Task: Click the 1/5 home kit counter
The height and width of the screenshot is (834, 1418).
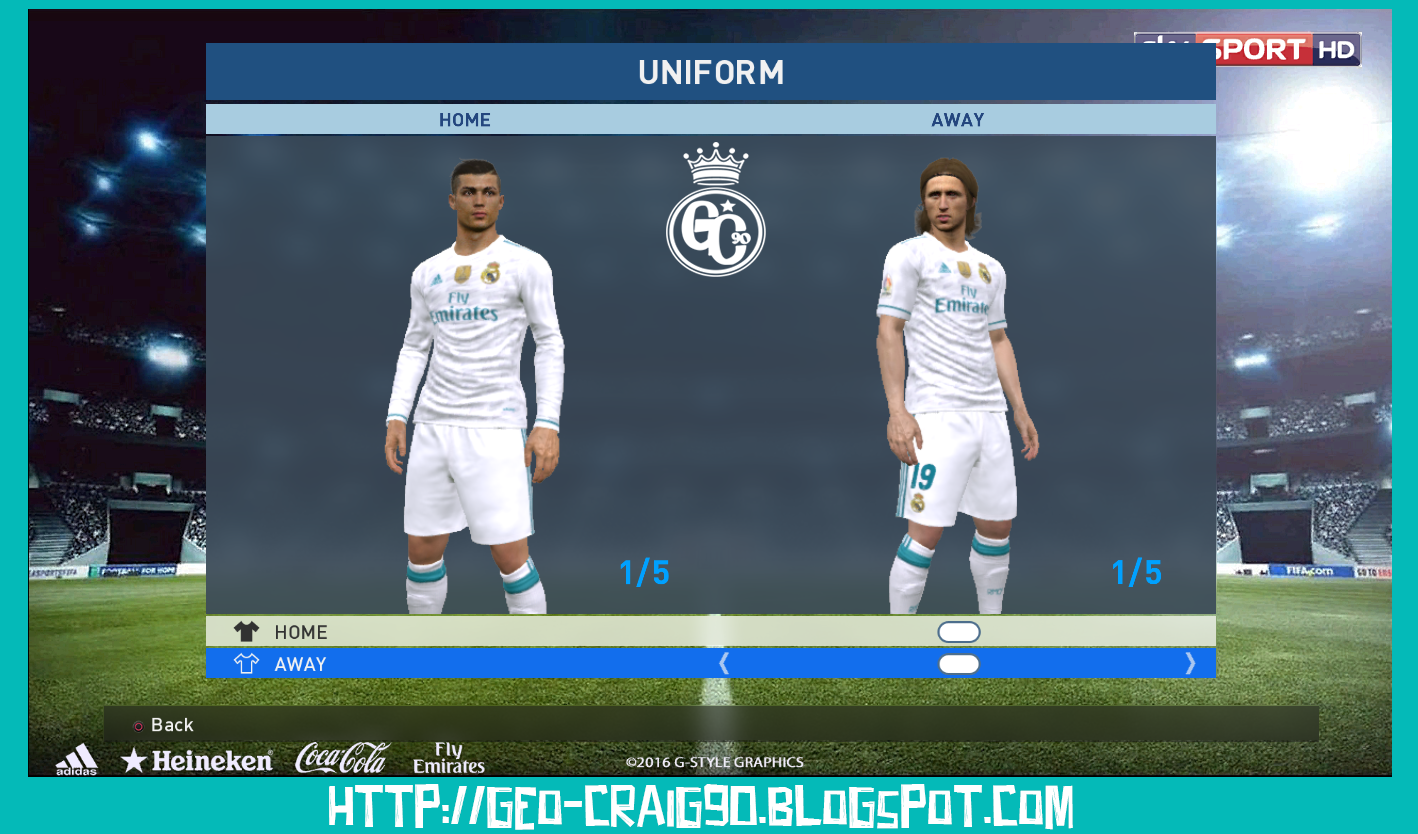Action: coord(645,573)
